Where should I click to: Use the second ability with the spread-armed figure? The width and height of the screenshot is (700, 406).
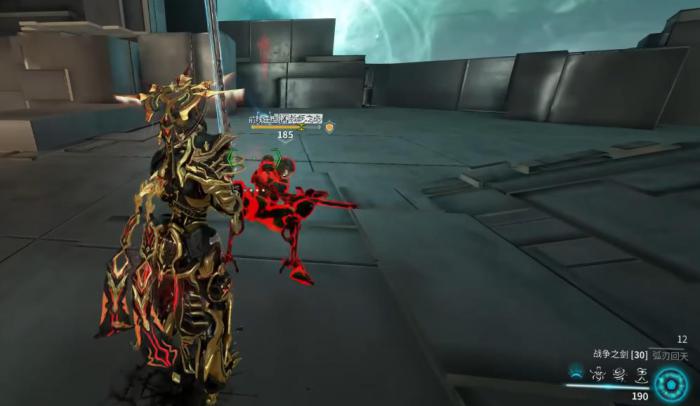point(599,375)
